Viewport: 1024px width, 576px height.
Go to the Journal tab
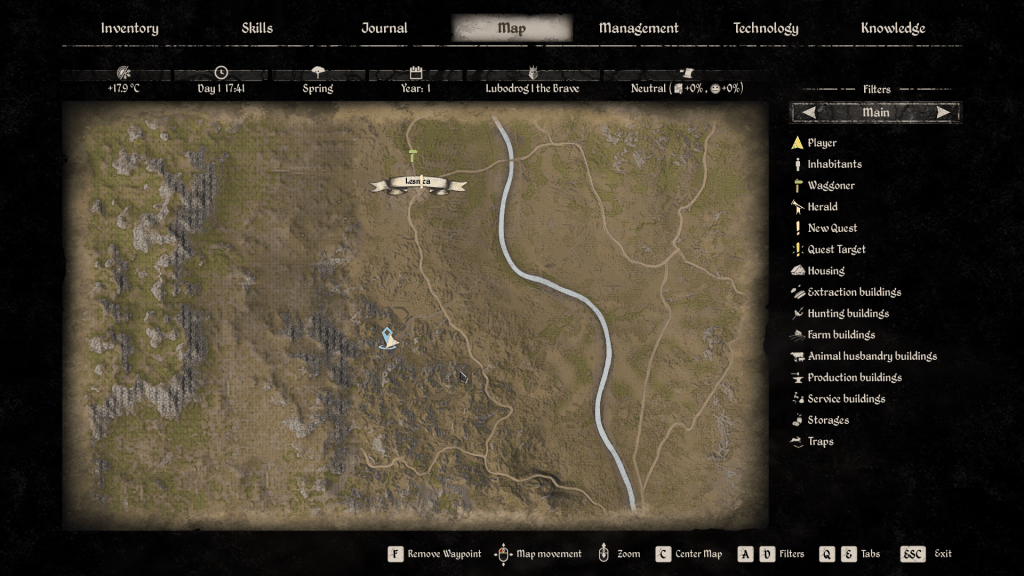[384, 28]
